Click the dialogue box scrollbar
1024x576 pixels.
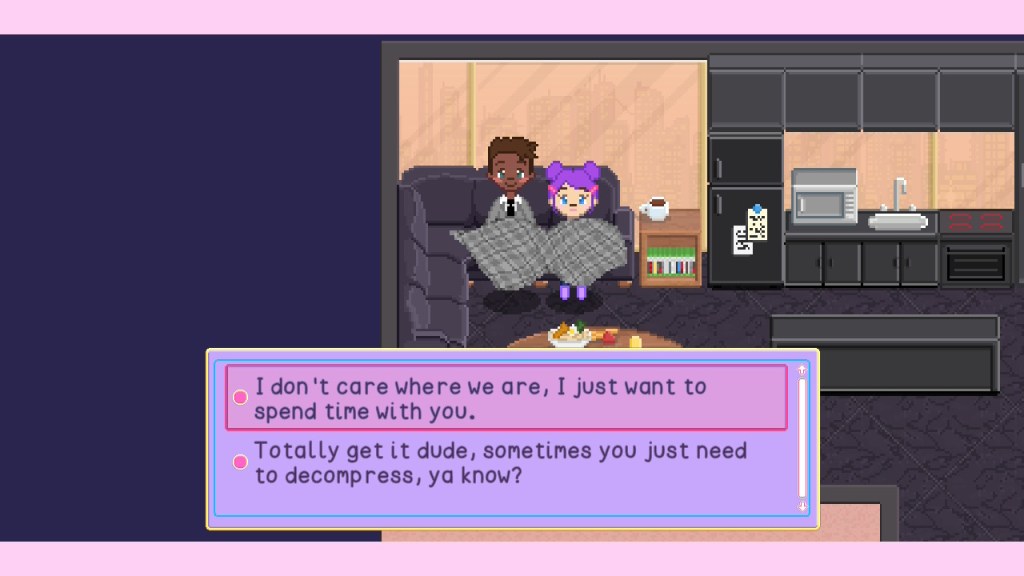[801, 438]
